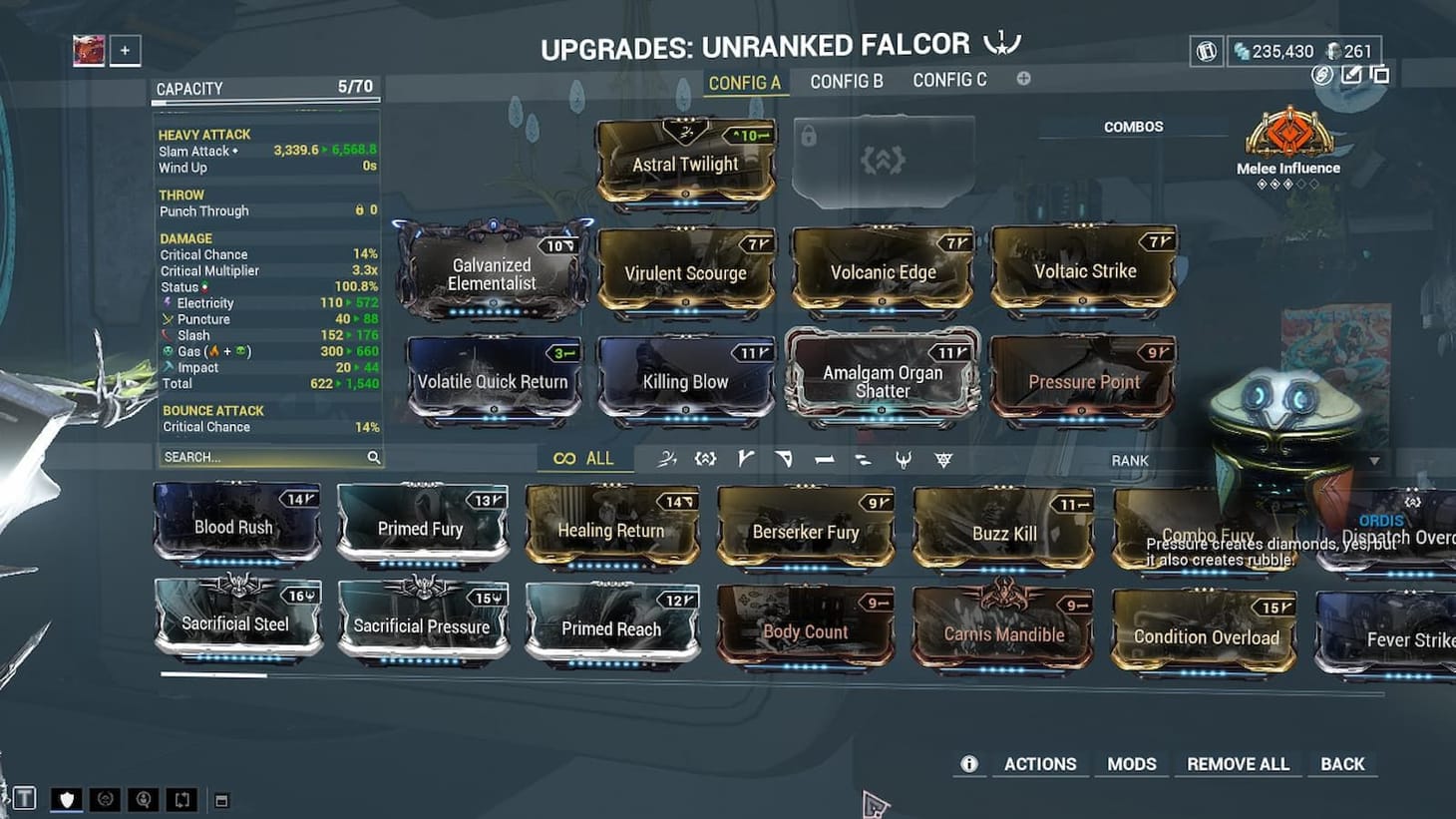This screenshot has height=819, width=1456.
Task: Click the Naramon dash polarity filter
Action: pos(824,460)
